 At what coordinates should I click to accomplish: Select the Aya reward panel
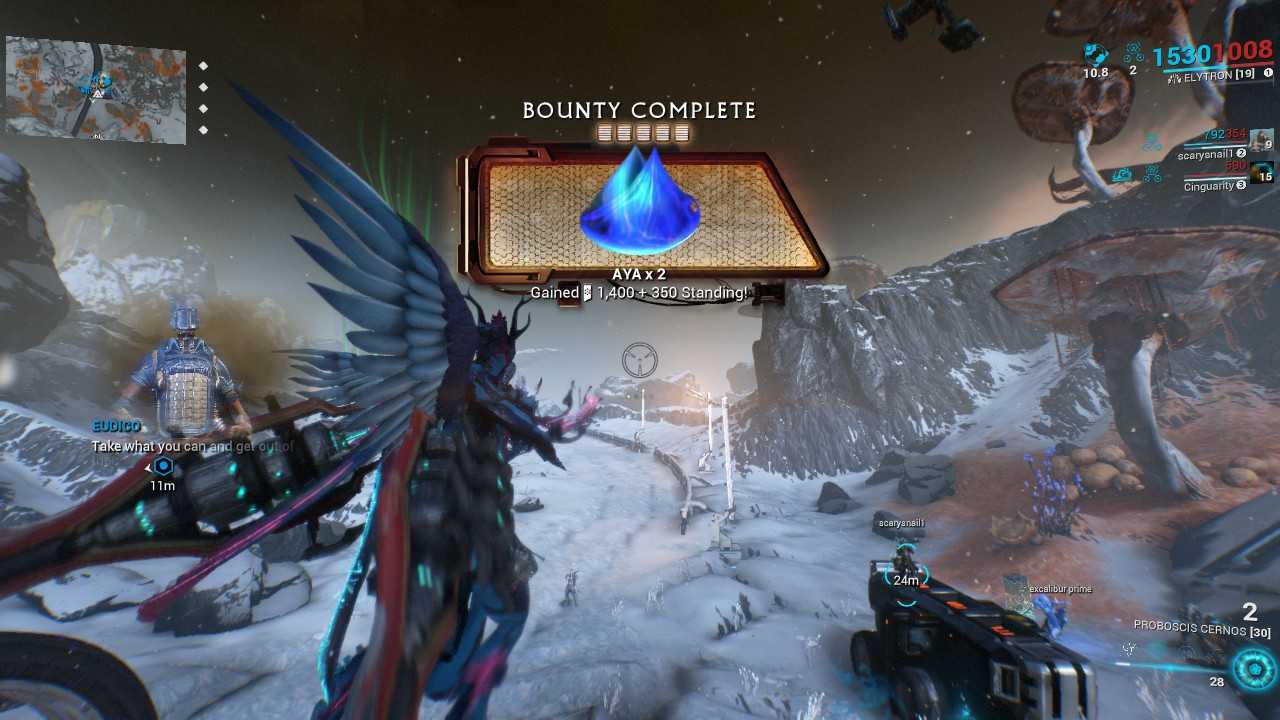(x=643, y=212)
